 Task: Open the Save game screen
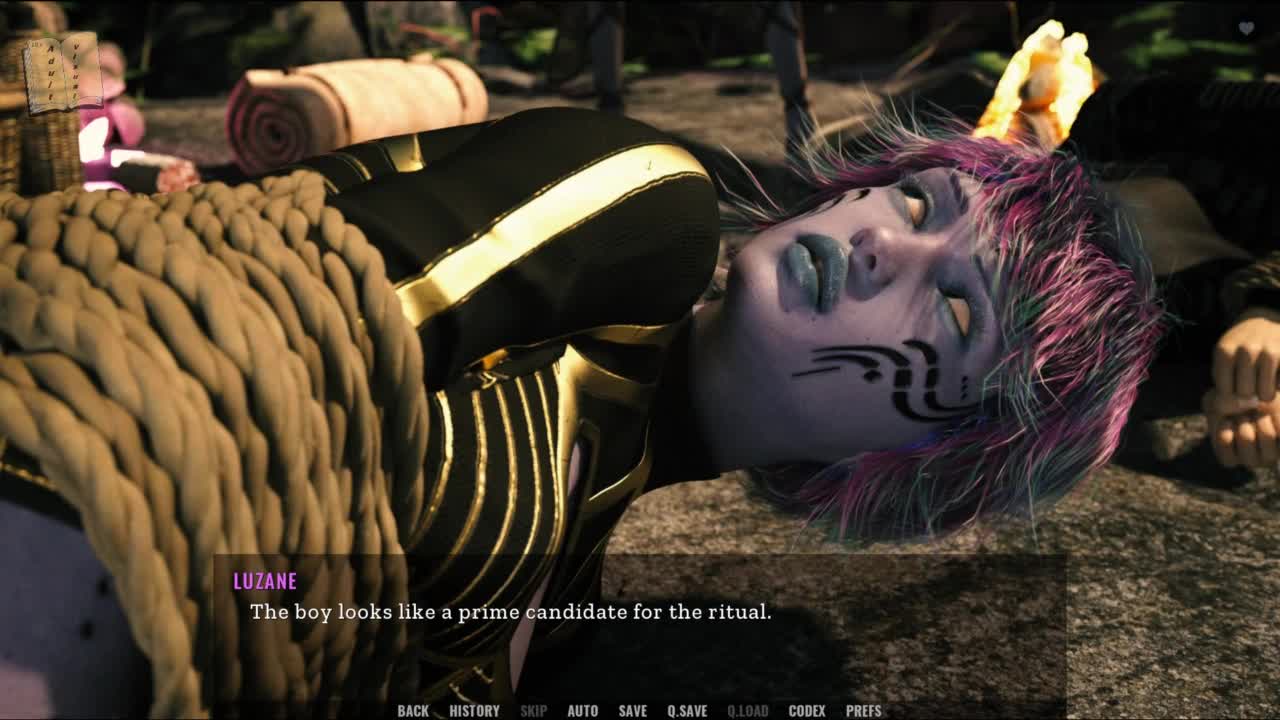pyautogui.click(x=632, y=711)
